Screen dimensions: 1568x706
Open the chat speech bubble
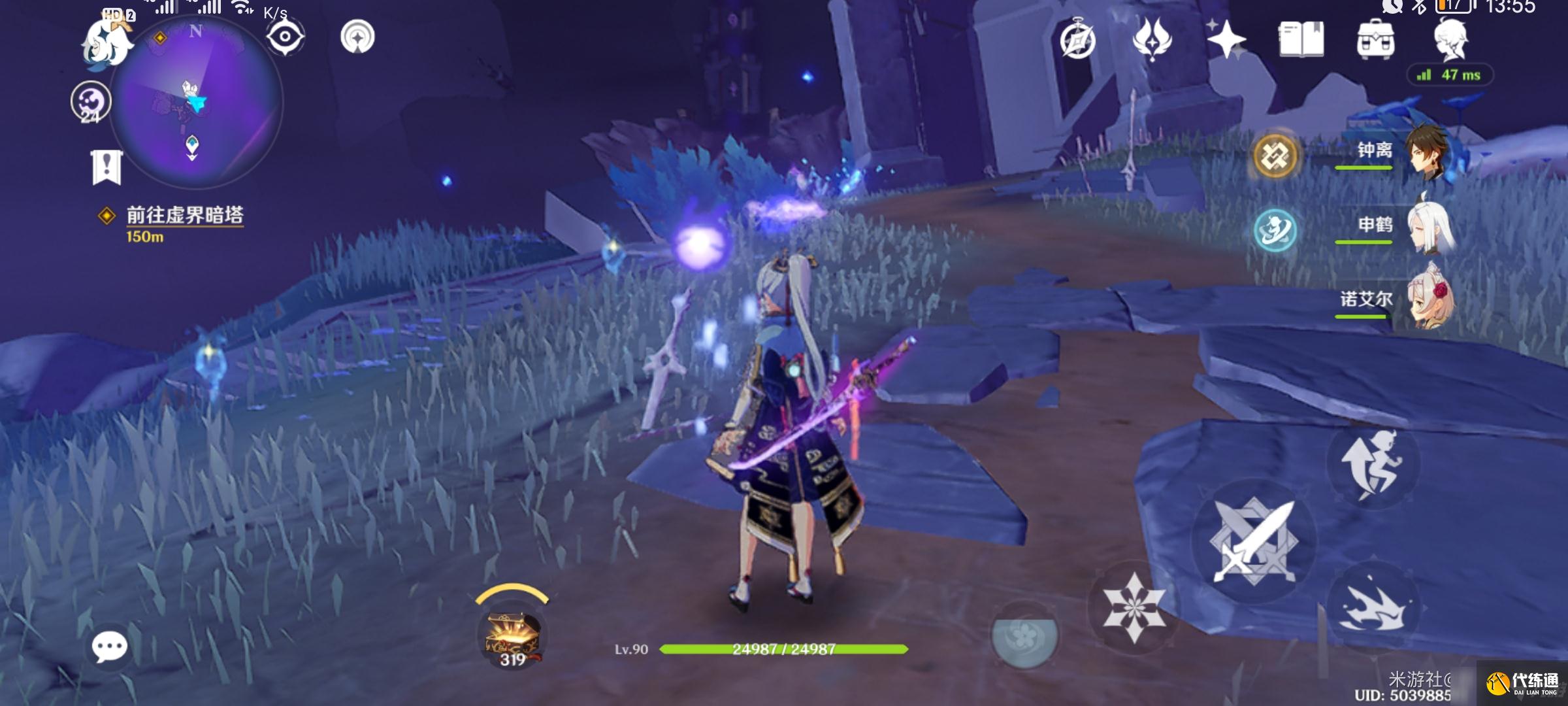(109, 647)
